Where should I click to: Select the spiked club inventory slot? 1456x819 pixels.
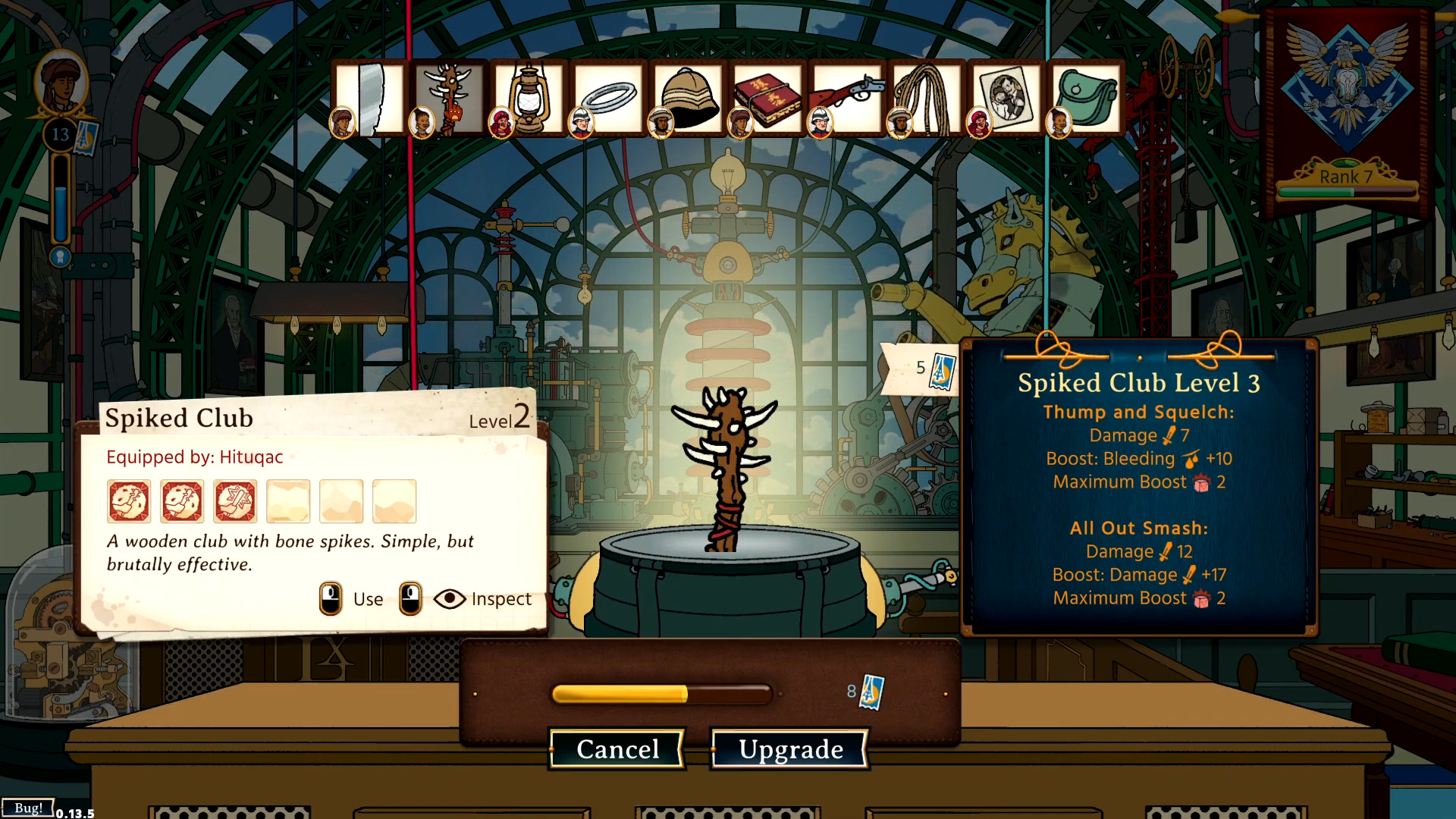click(x=450, y=99)
